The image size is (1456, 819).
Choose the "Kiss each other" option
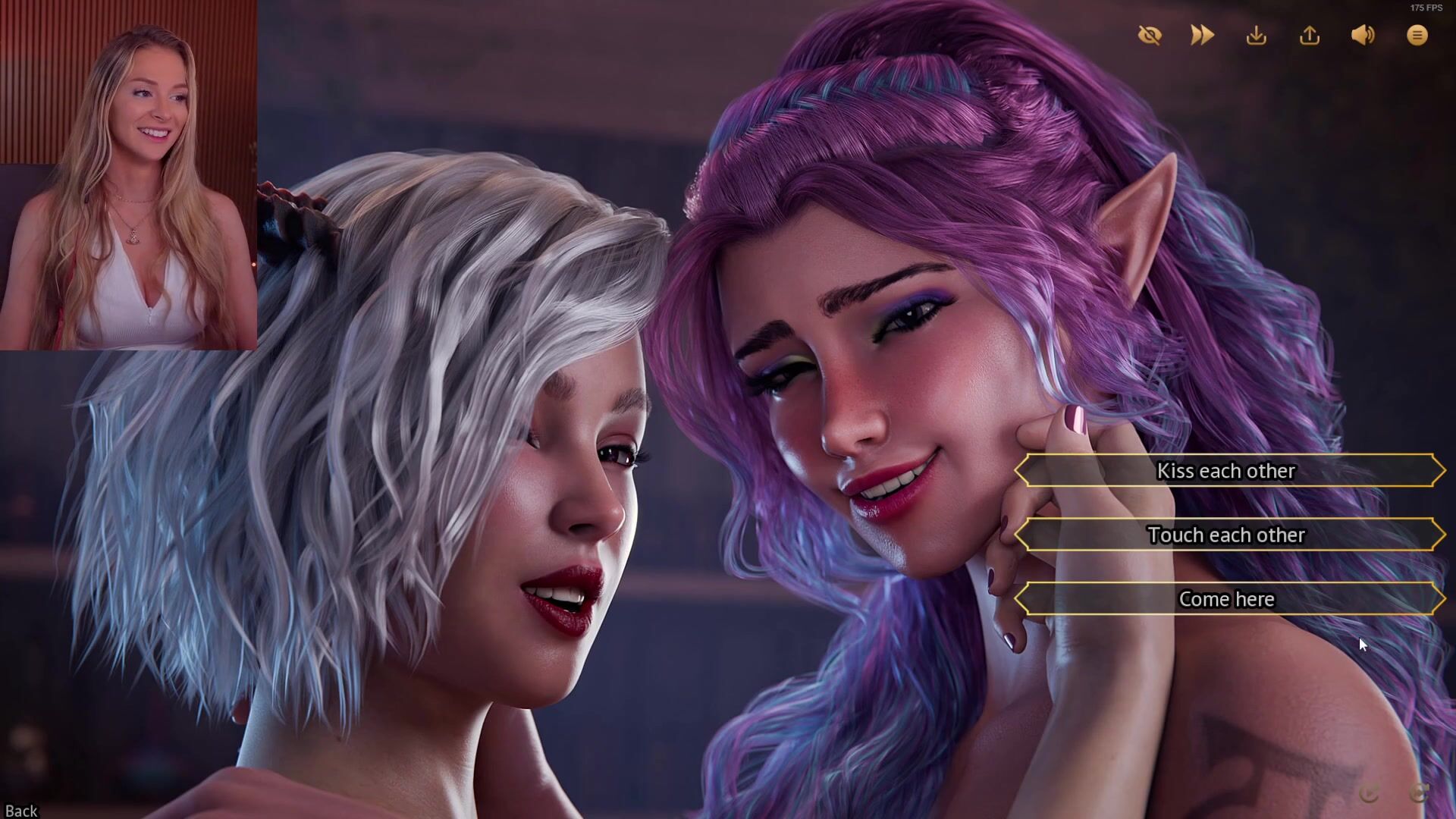click(1227, 471)
